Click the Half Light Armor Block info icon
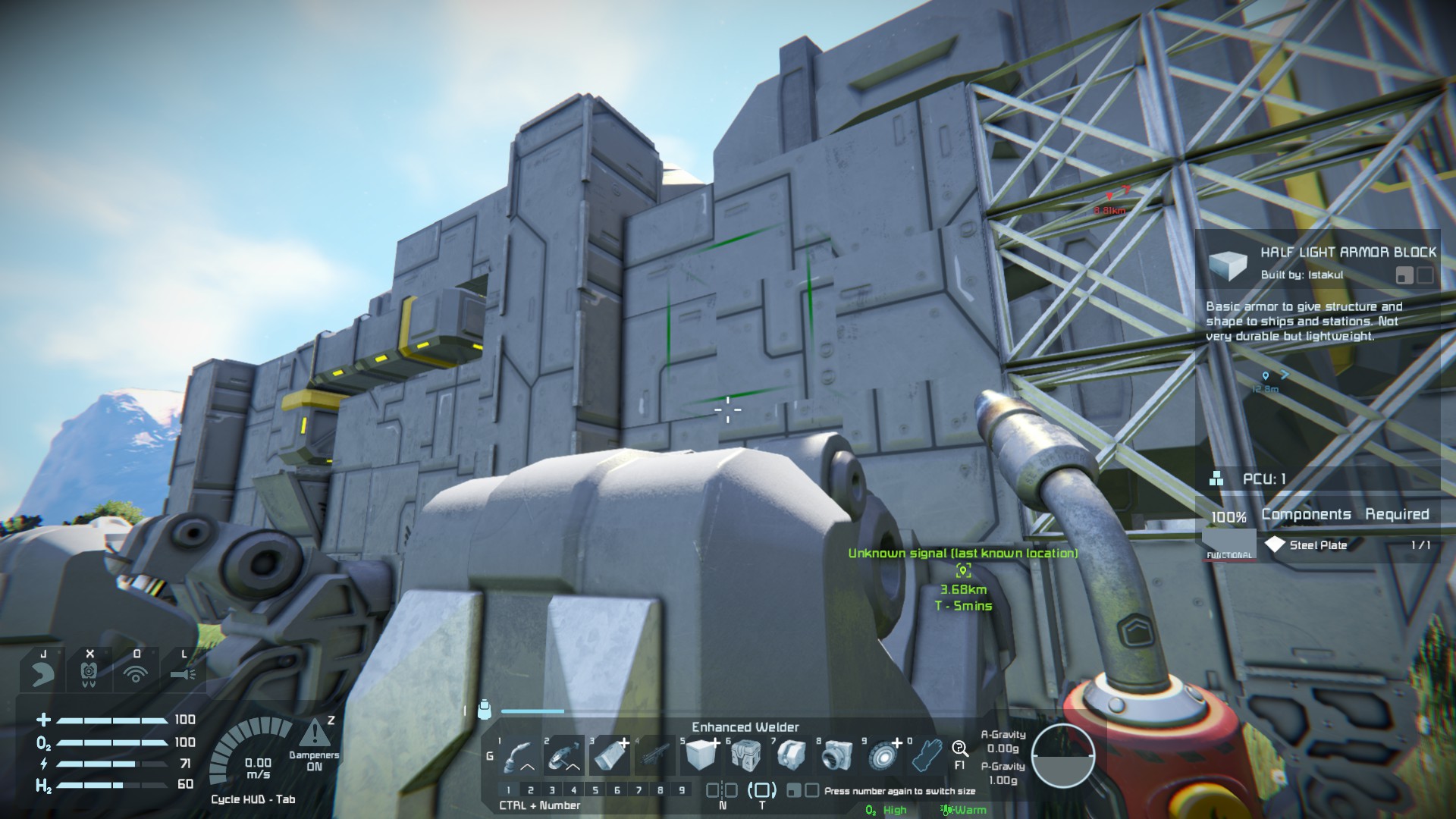The image size is (1456, 819). click(1228, 265)
